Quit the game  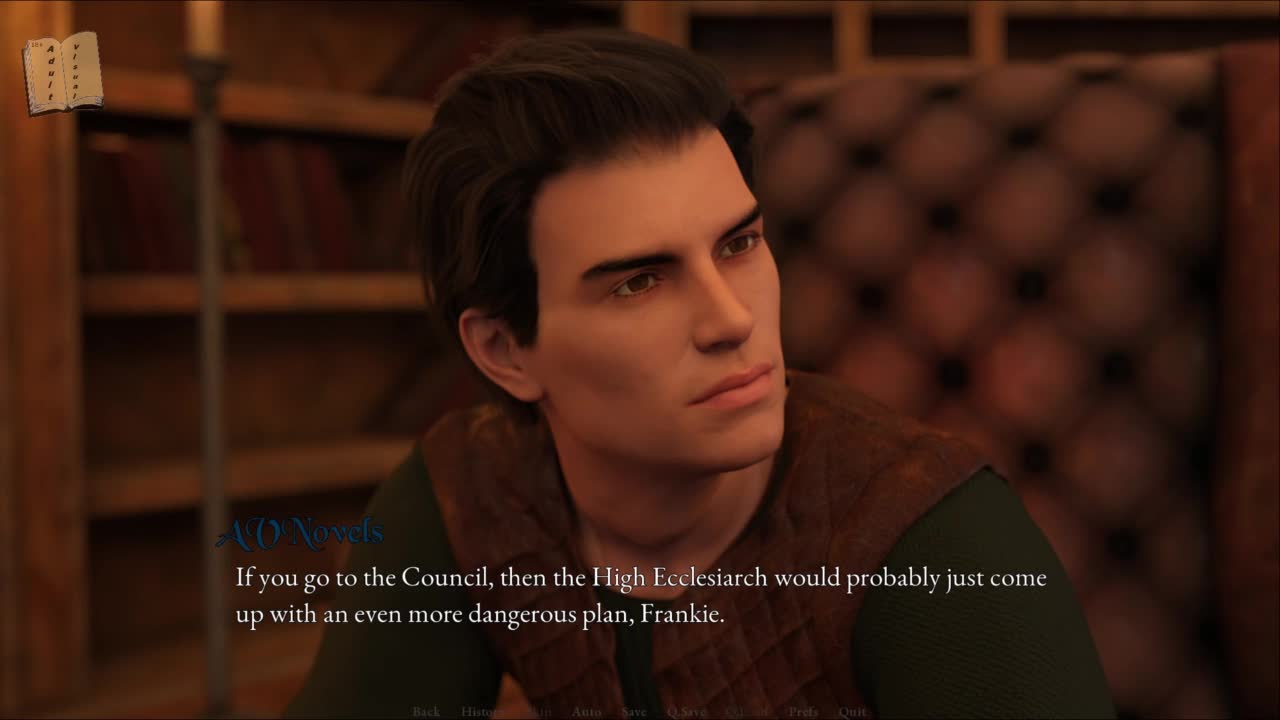pyautogui.click(x=853, y=712)
